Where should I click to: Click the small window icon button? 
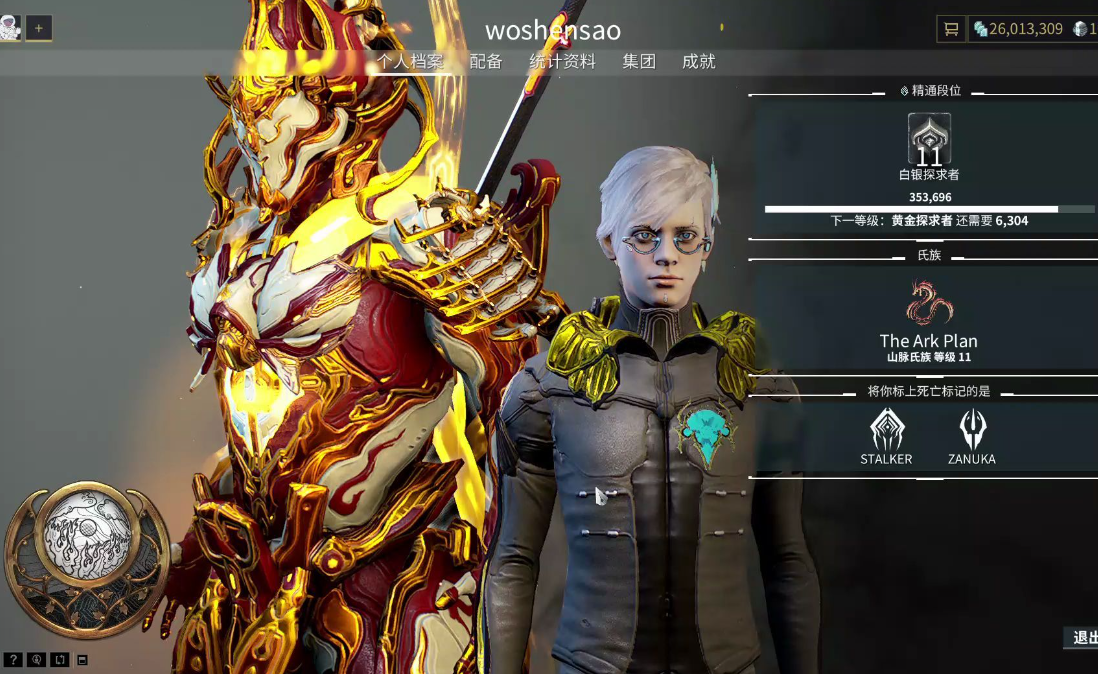[82, 660]
